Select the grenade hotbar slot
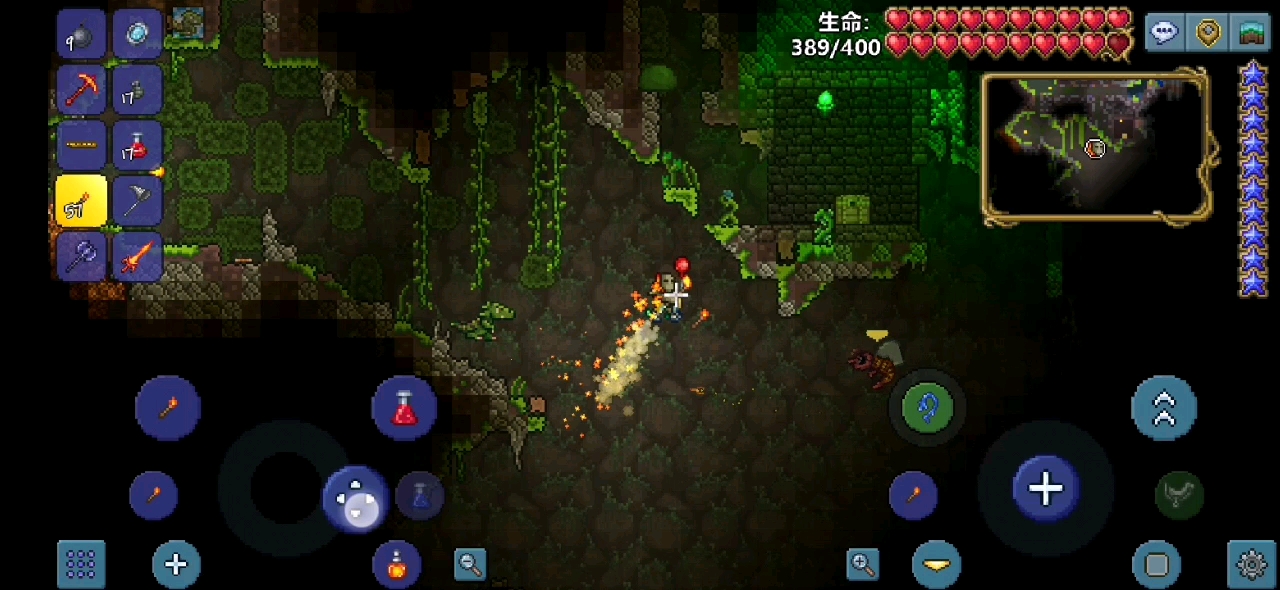The image size is (1280, 590). [137, 89]
